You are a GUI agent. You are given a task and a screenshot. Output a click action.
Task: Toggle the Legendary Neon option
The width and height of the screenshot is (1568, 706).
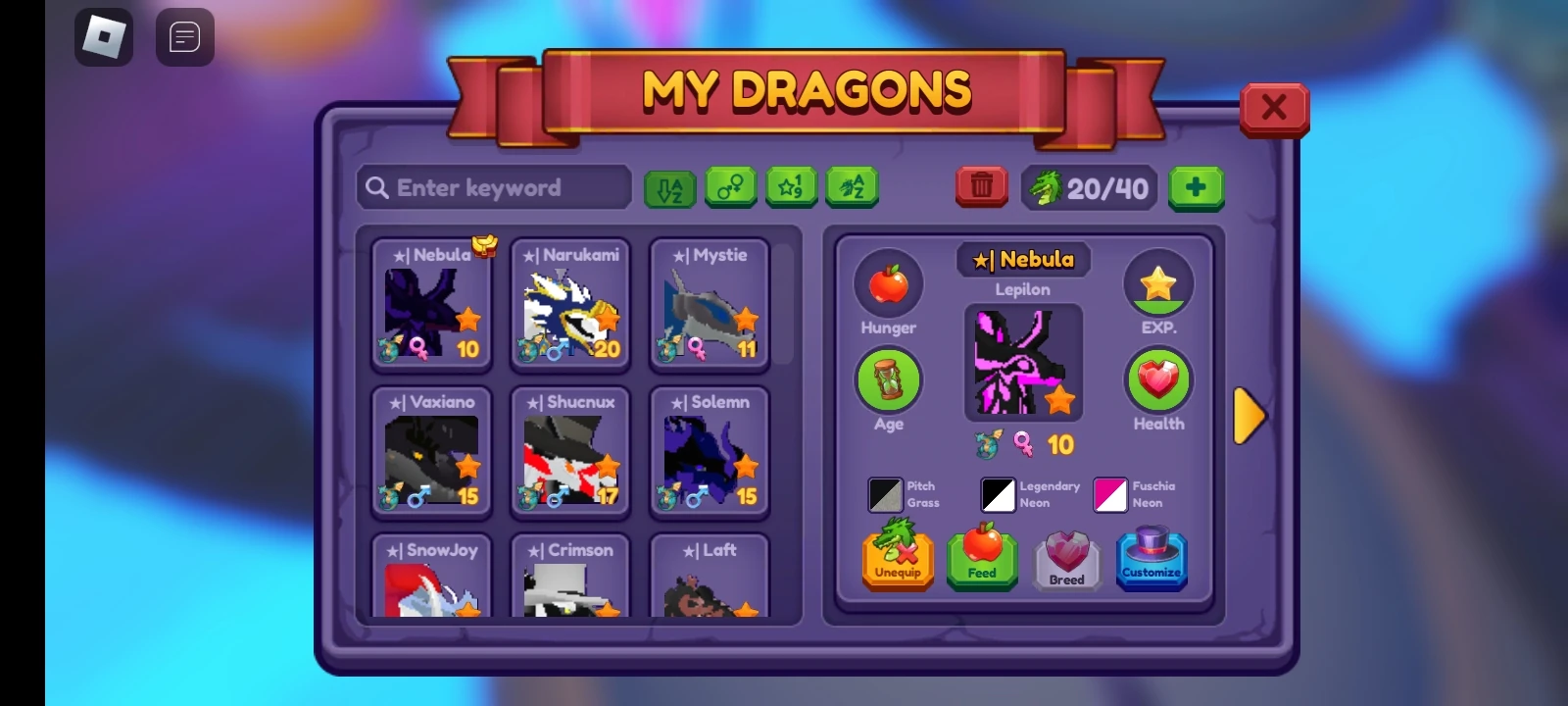pyautogui.click(x=997, y=495)
